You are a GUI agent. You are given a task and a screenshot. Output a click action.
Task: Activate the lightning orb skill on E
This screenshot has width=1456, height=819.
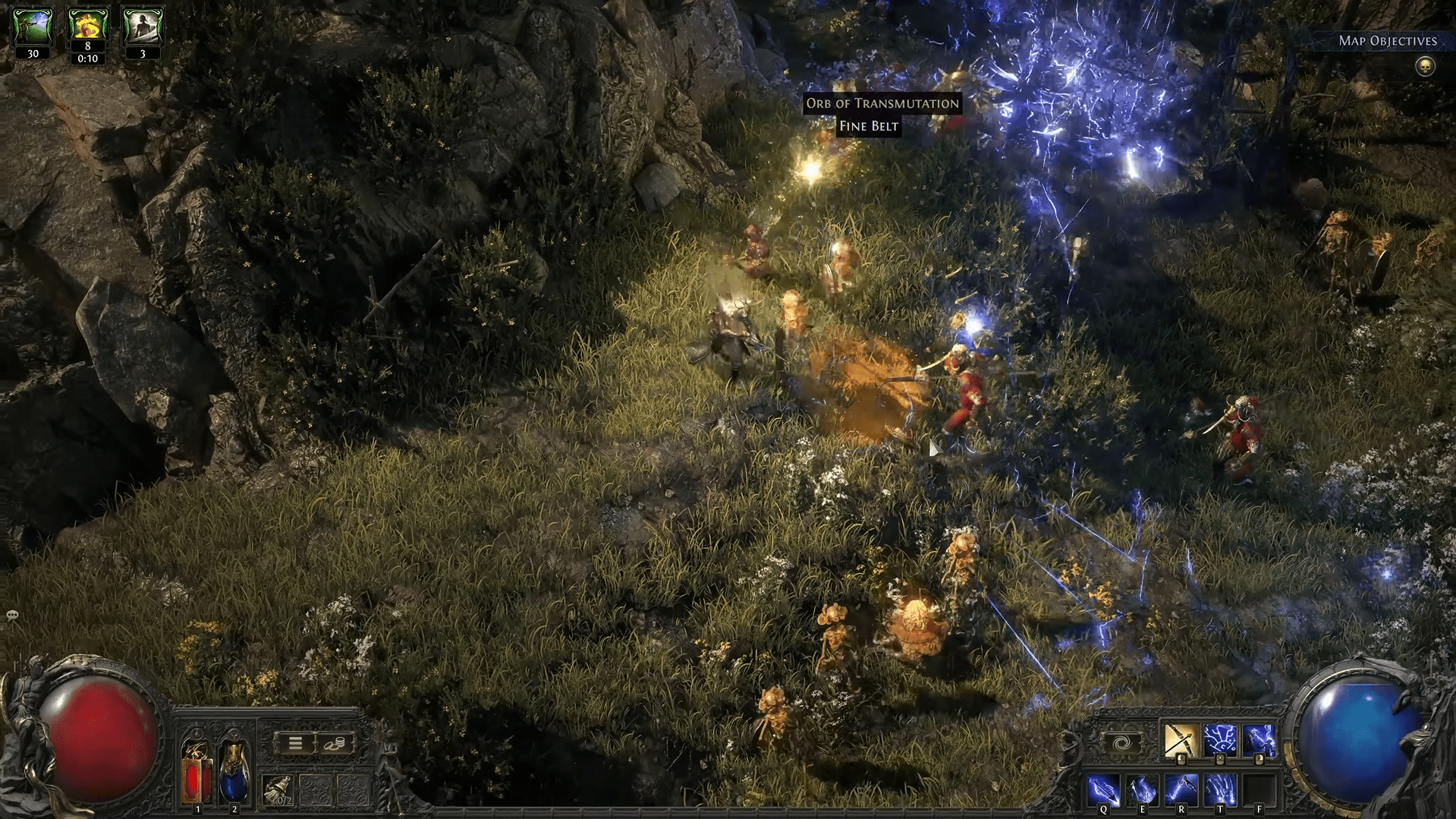(1142, 790)
